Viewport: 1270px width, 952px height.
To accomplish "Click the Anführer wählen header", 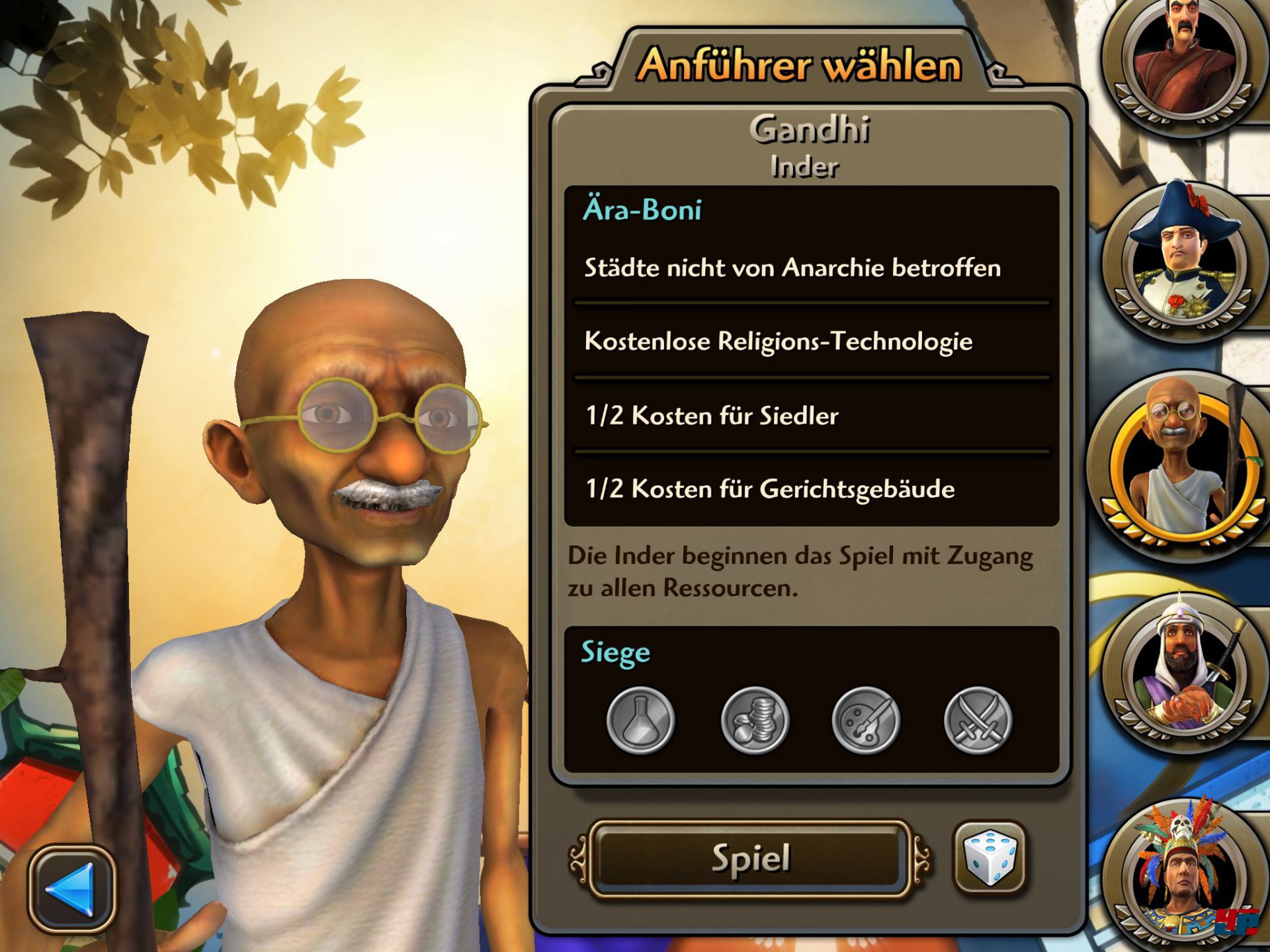I will click(800, 65).
